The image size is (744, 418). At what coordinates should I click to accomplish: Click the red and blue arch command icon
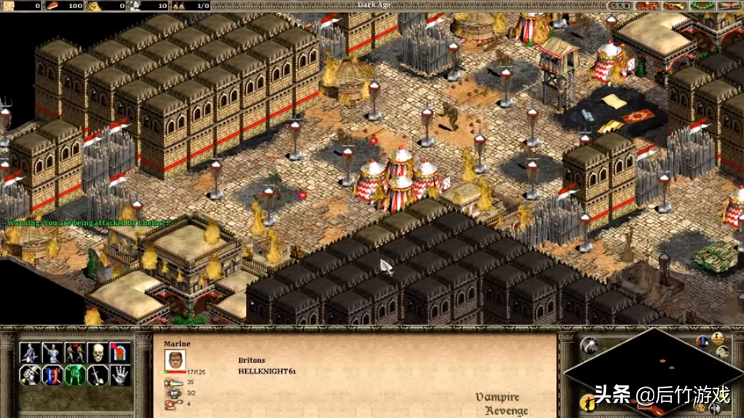point(122,352)
